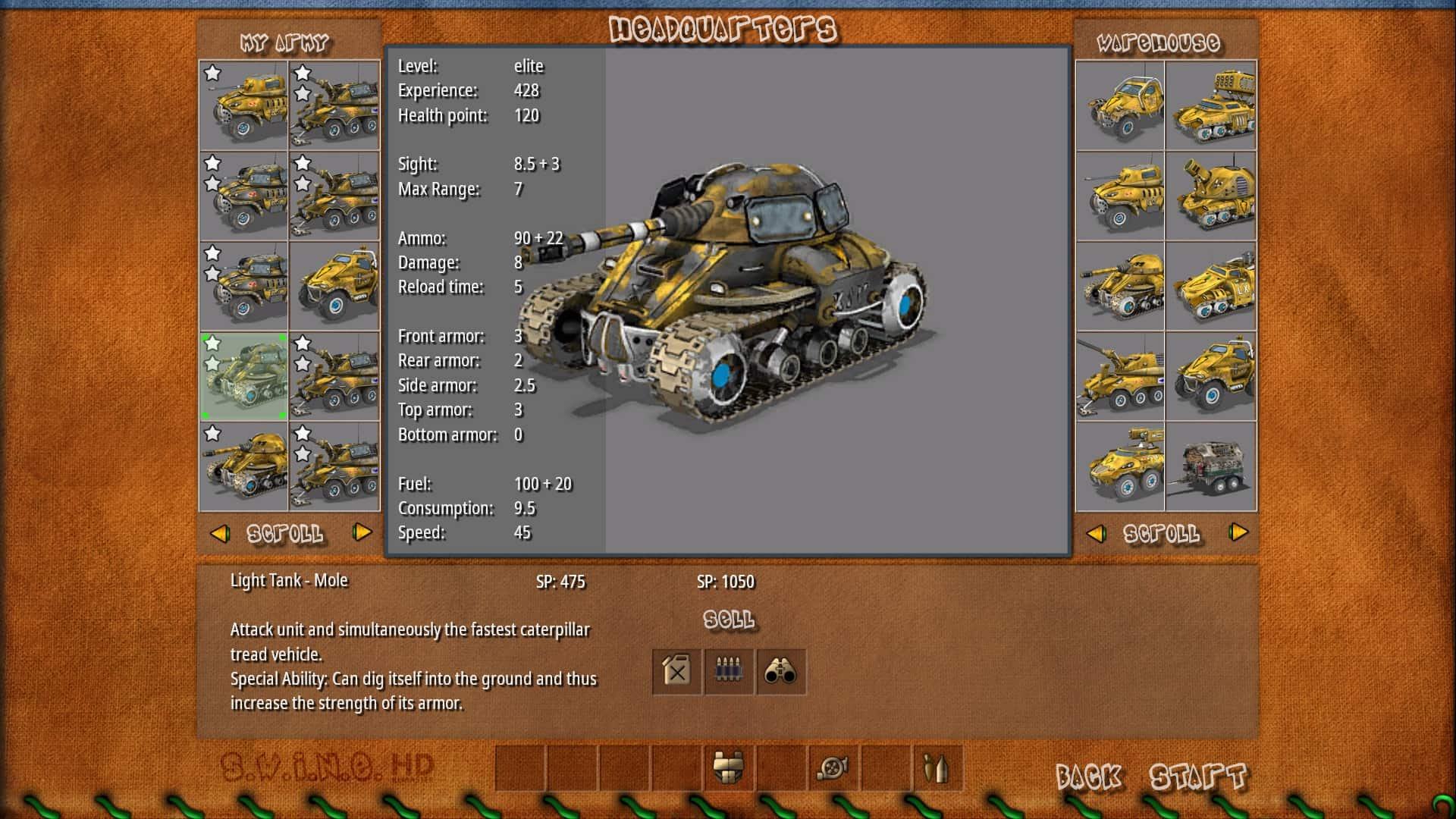The image size is (1456, 819).
Task: Click My Army scroll left arrow
Action: click(220, 533)
